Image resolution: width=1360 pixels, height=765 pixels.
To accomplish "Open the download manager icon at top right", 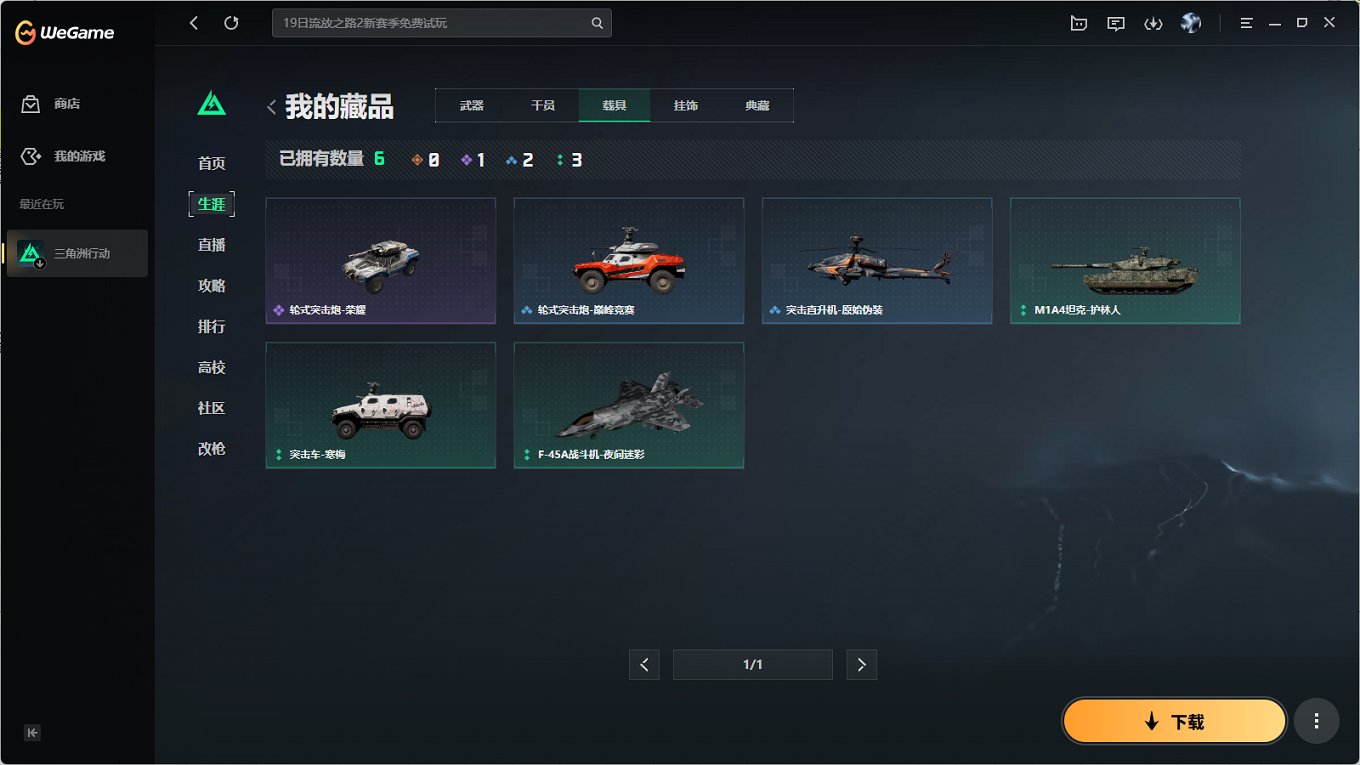I will click(x=1153, y=22).
